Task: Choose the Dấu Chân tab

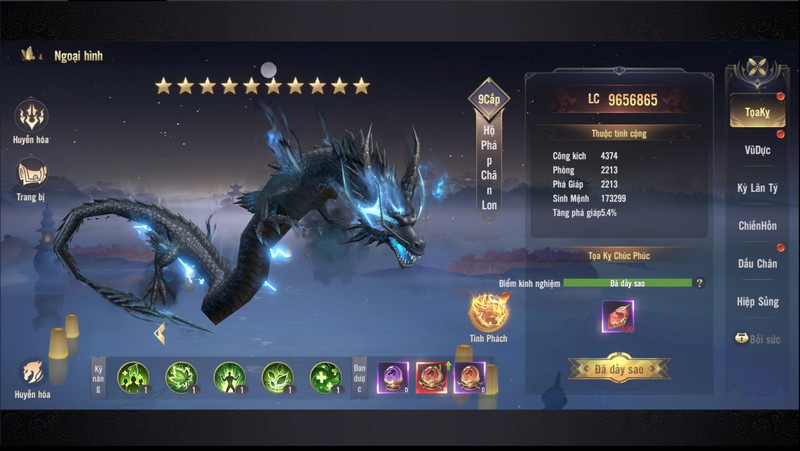Action: coord(757,264)
